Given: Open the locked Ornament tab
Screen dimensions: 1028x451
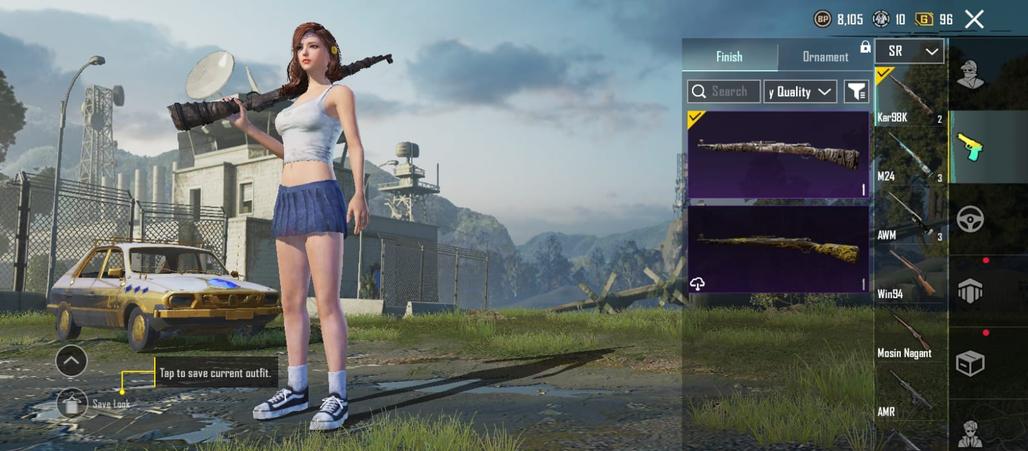Looking at the screenshot, I should [826, 57].
